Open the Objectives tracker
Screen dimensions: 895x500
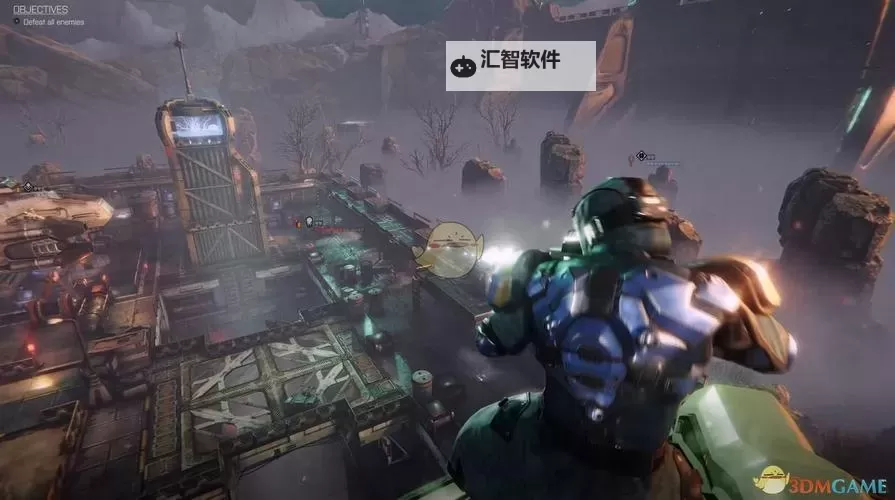pos(41,9)
